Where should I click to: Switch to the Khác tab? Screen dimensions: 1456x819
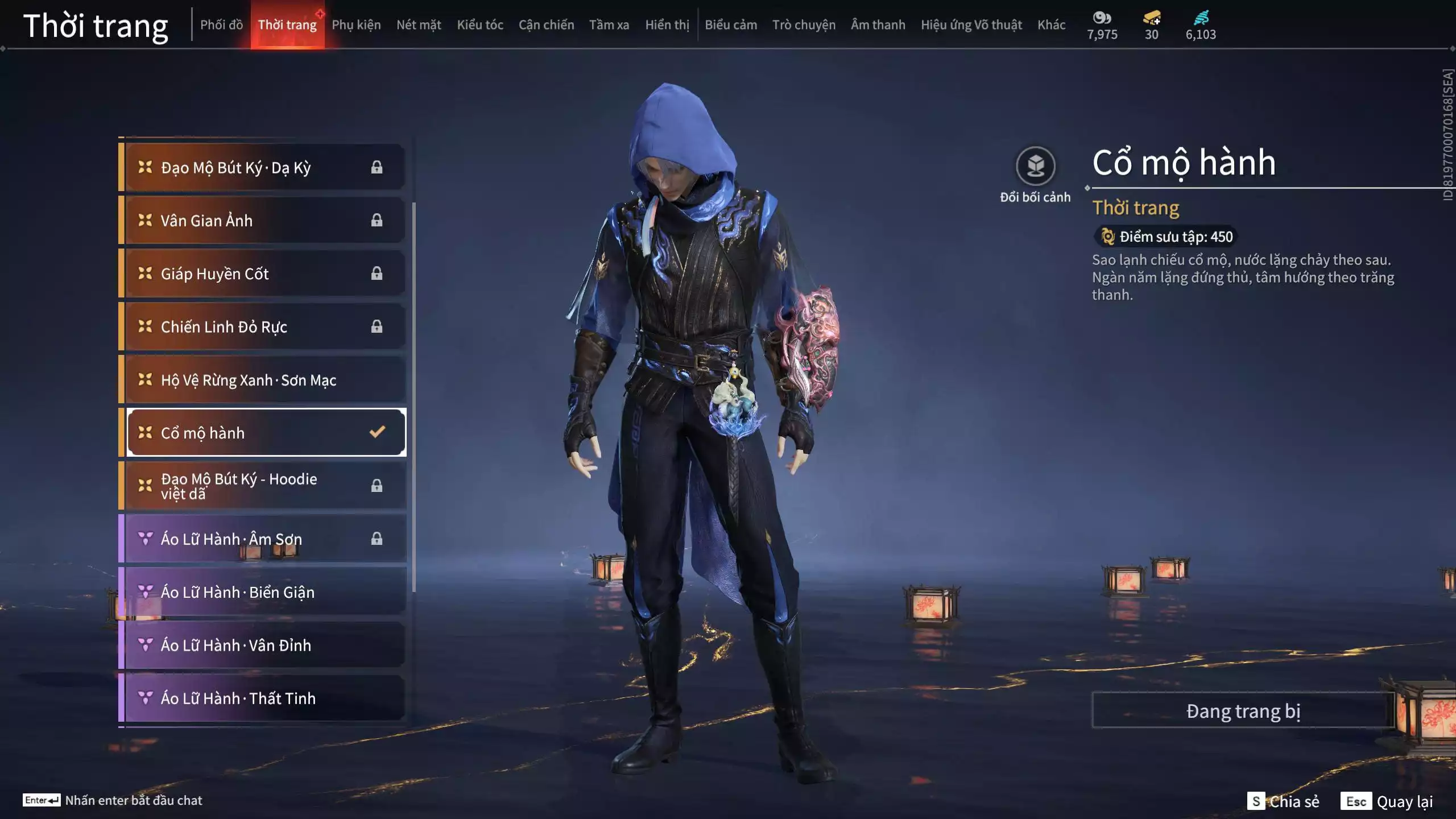coord(1051,25)
